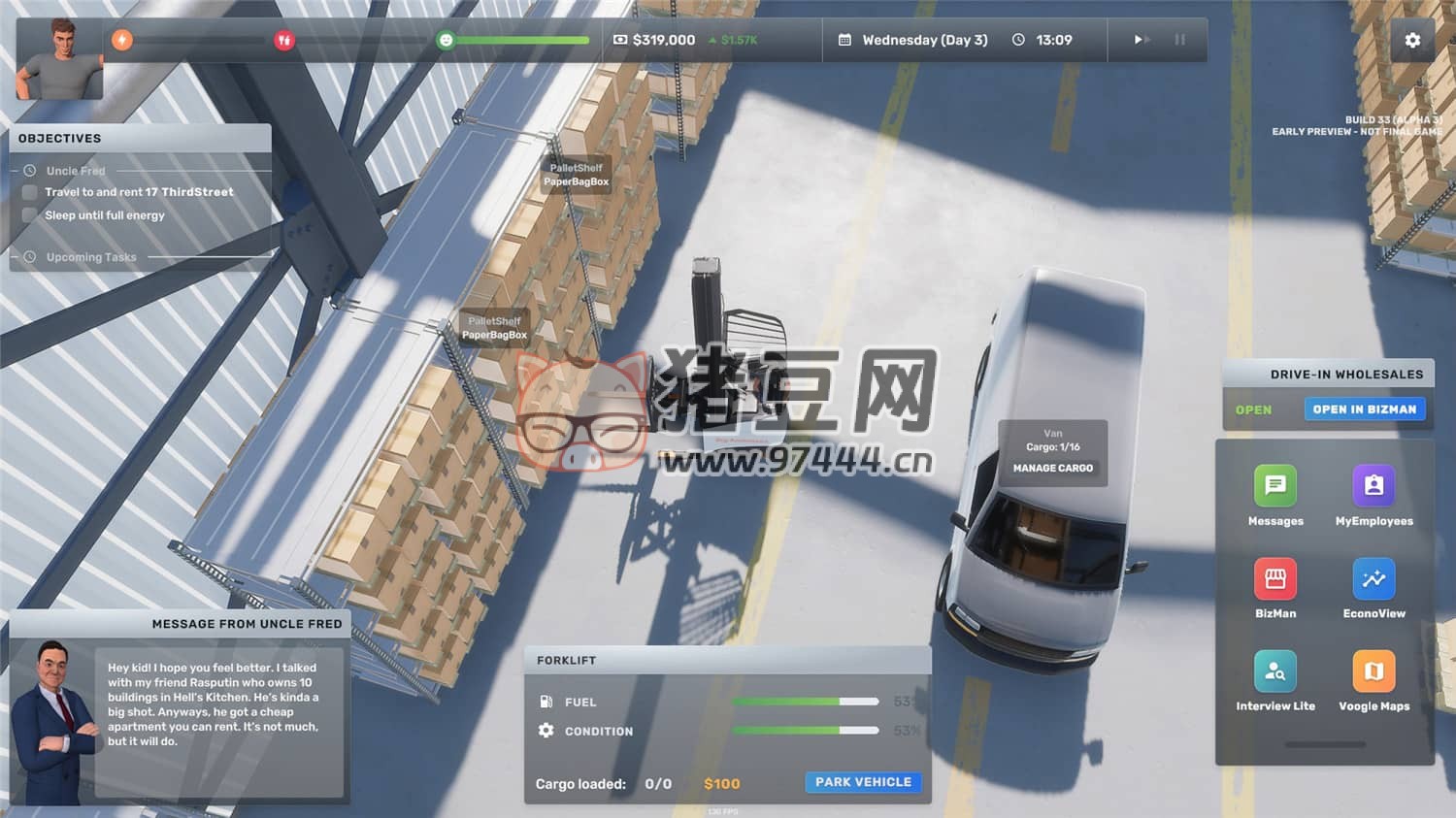Pause the game with the pause control
Viewport: 1456px width, 818px height.
tap(1179, 40)
